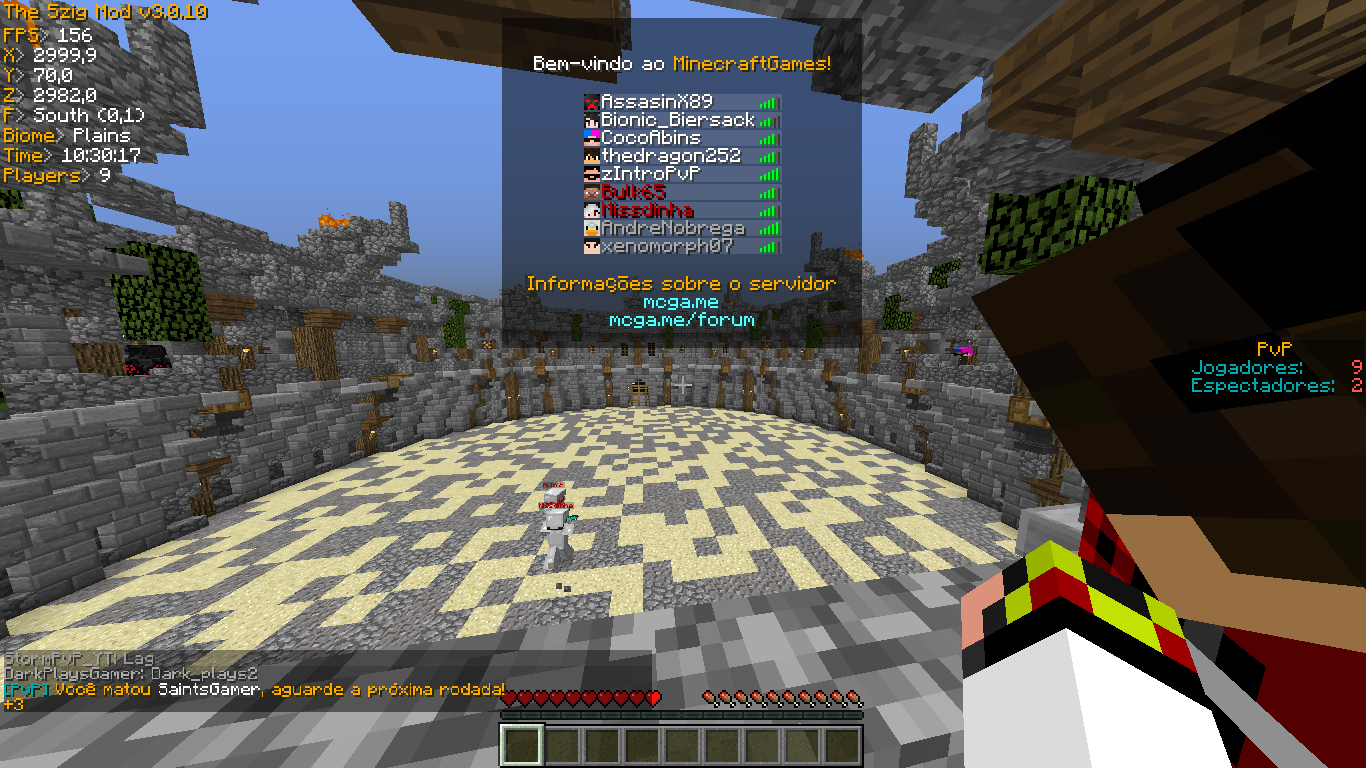Select AssasinX89 in the player list
The height and width of the screenshot is (768, 1366).
(x=656, y=102)
